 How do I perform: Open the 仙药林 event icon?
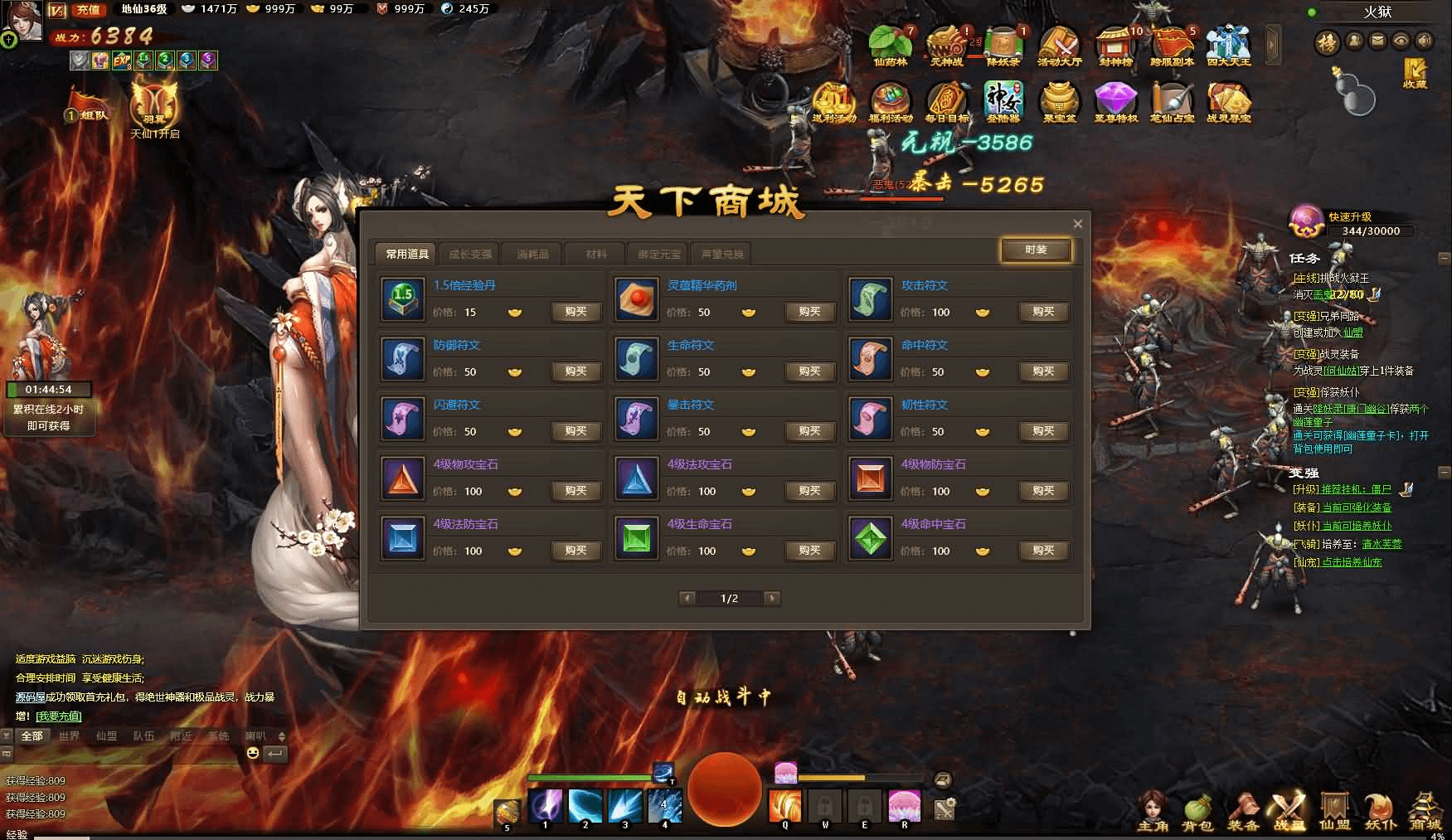tap(890, 44)
